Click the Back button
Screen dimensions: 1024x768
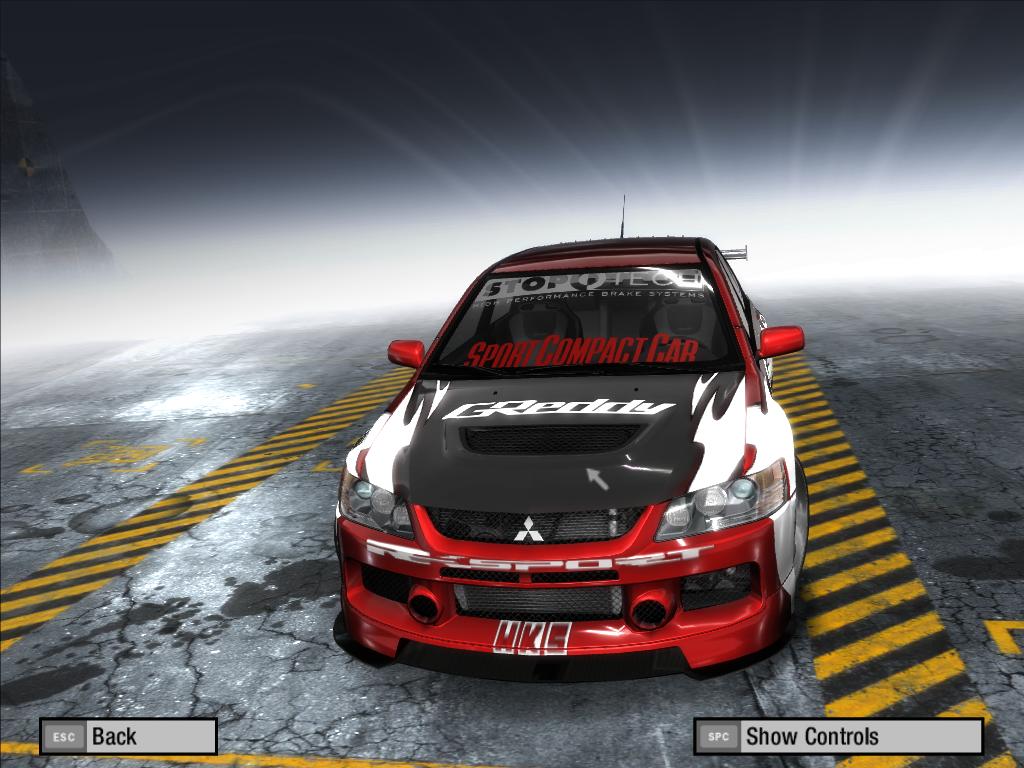pos(128,737)
